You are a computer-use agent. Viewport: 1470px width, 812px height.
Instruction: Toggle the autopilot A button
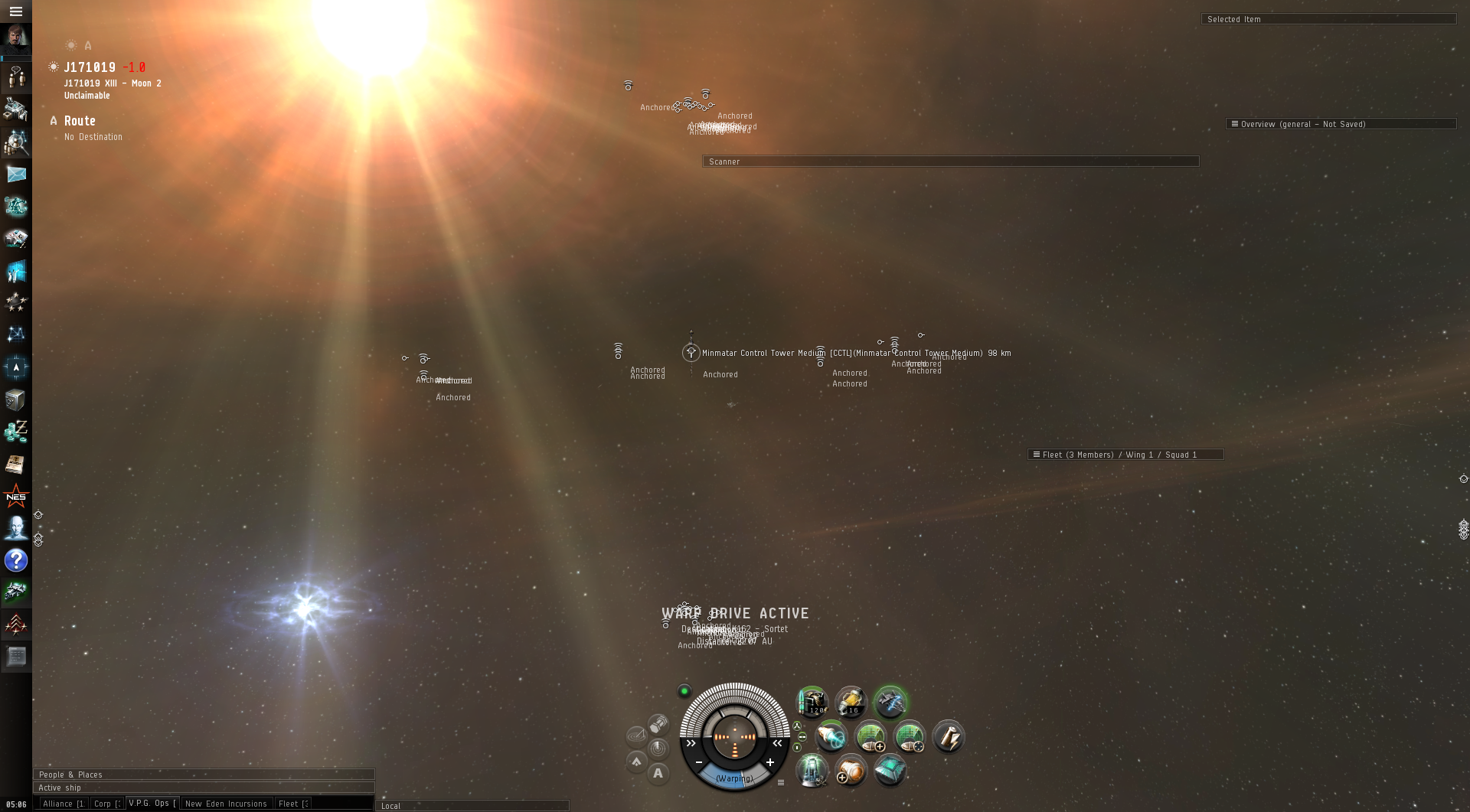pyautogui.click(x=658, y=774)
